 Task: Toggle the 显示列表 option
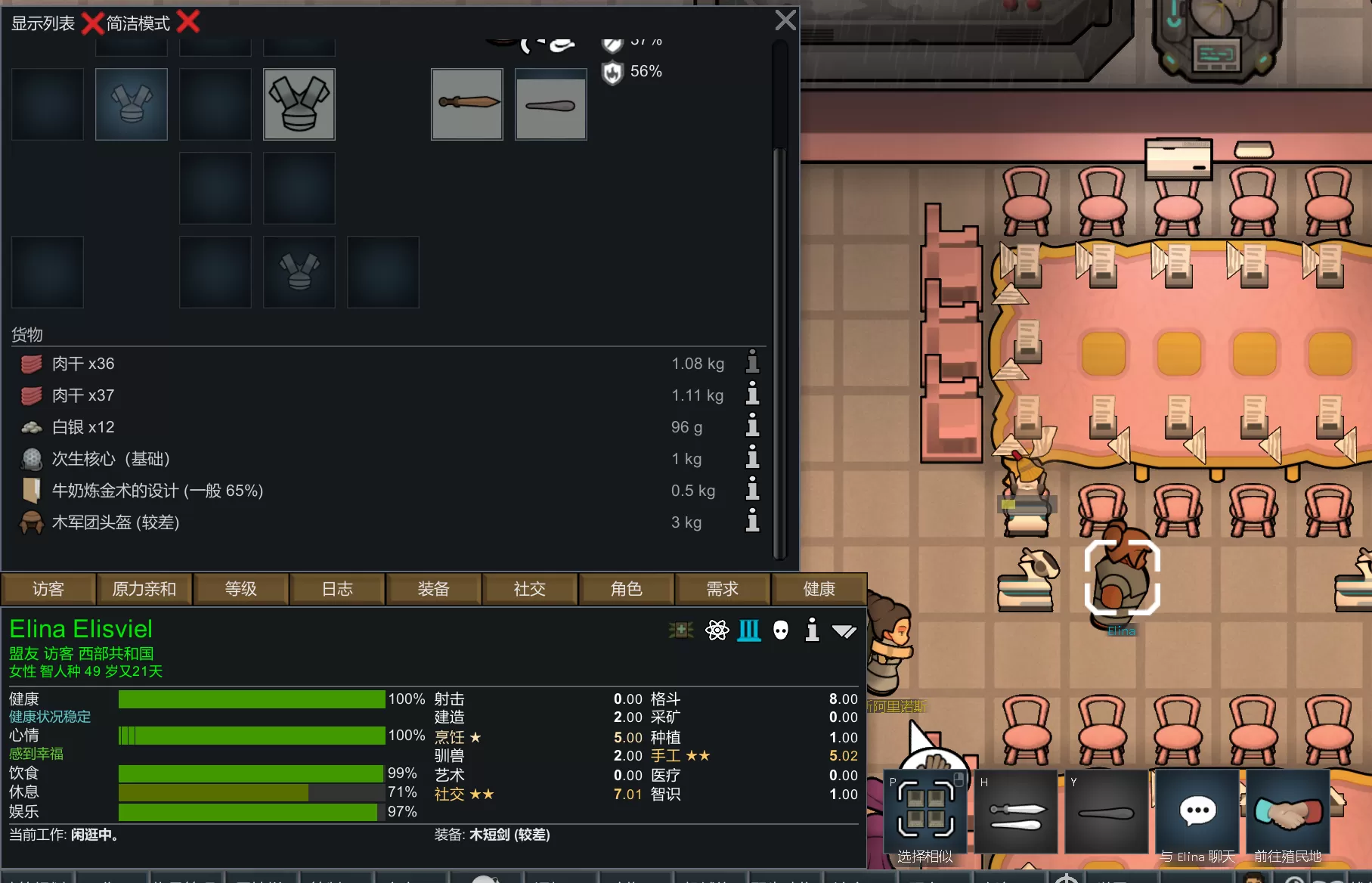click(x=91, y=23)
